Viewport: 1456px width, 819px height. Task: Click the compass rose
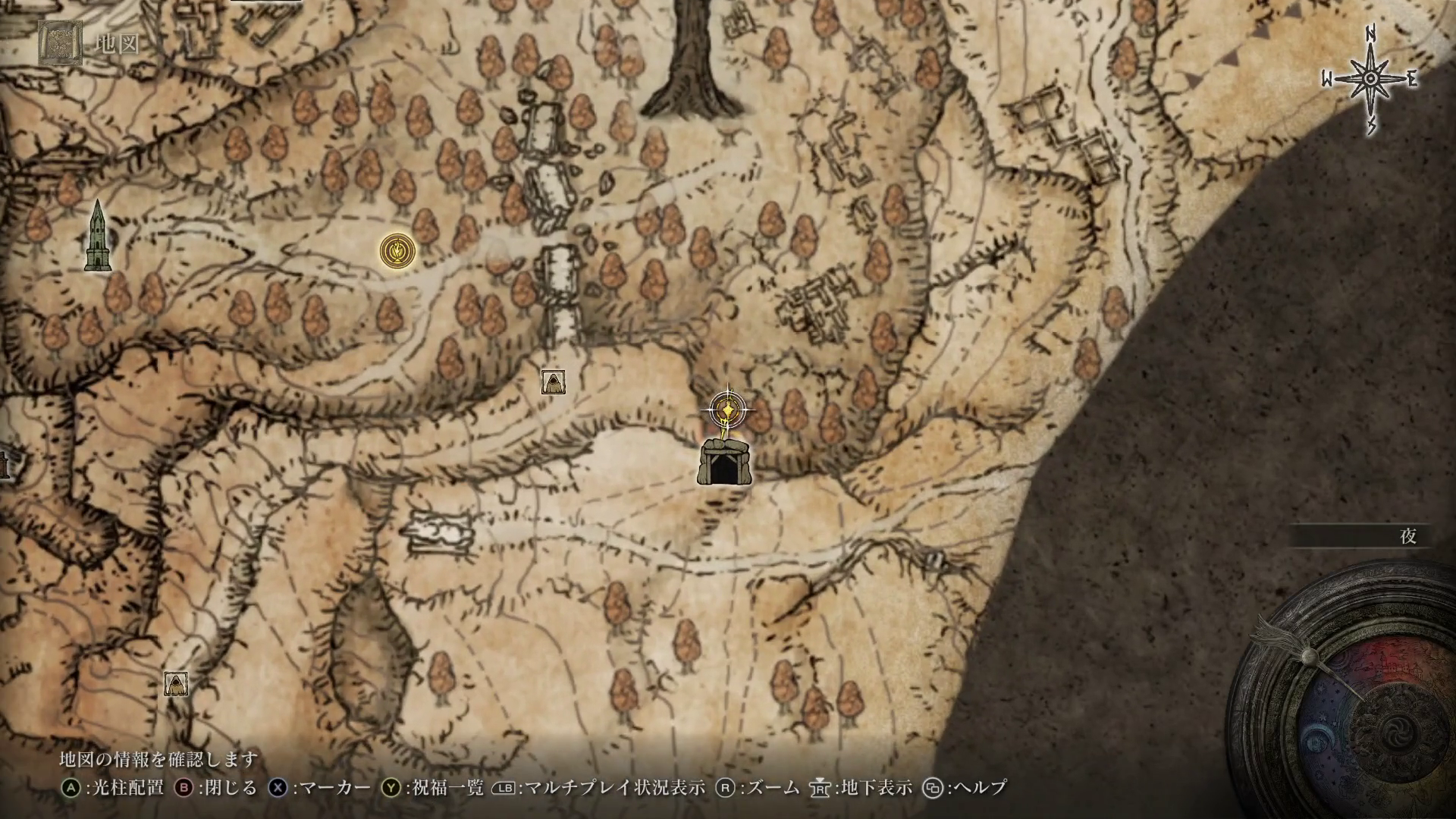pyautogui.click(x=1370, y=80)
